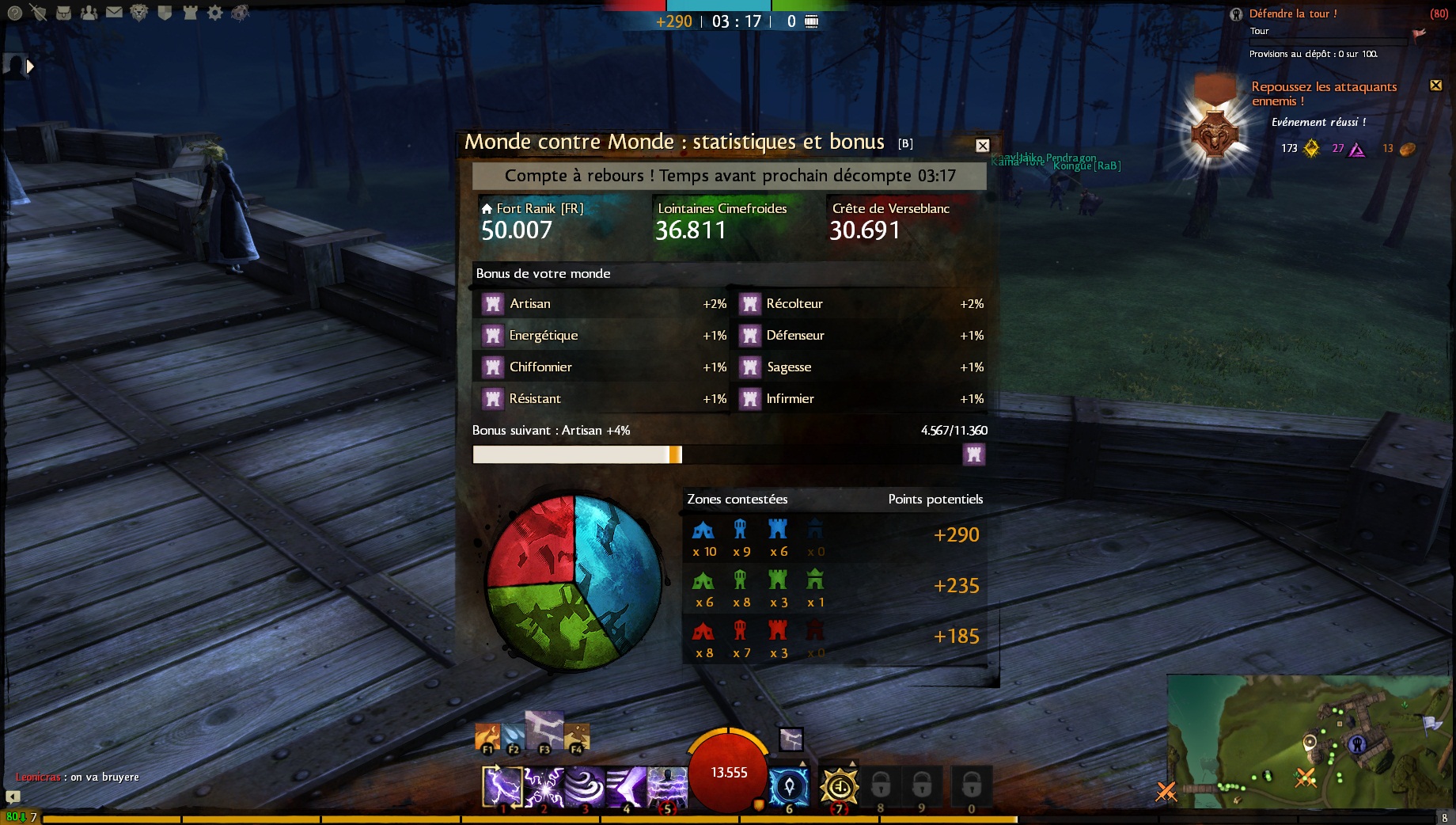Open the inventory bag icon
This screenshot has height=825, width=1456.
coord(63,13)
